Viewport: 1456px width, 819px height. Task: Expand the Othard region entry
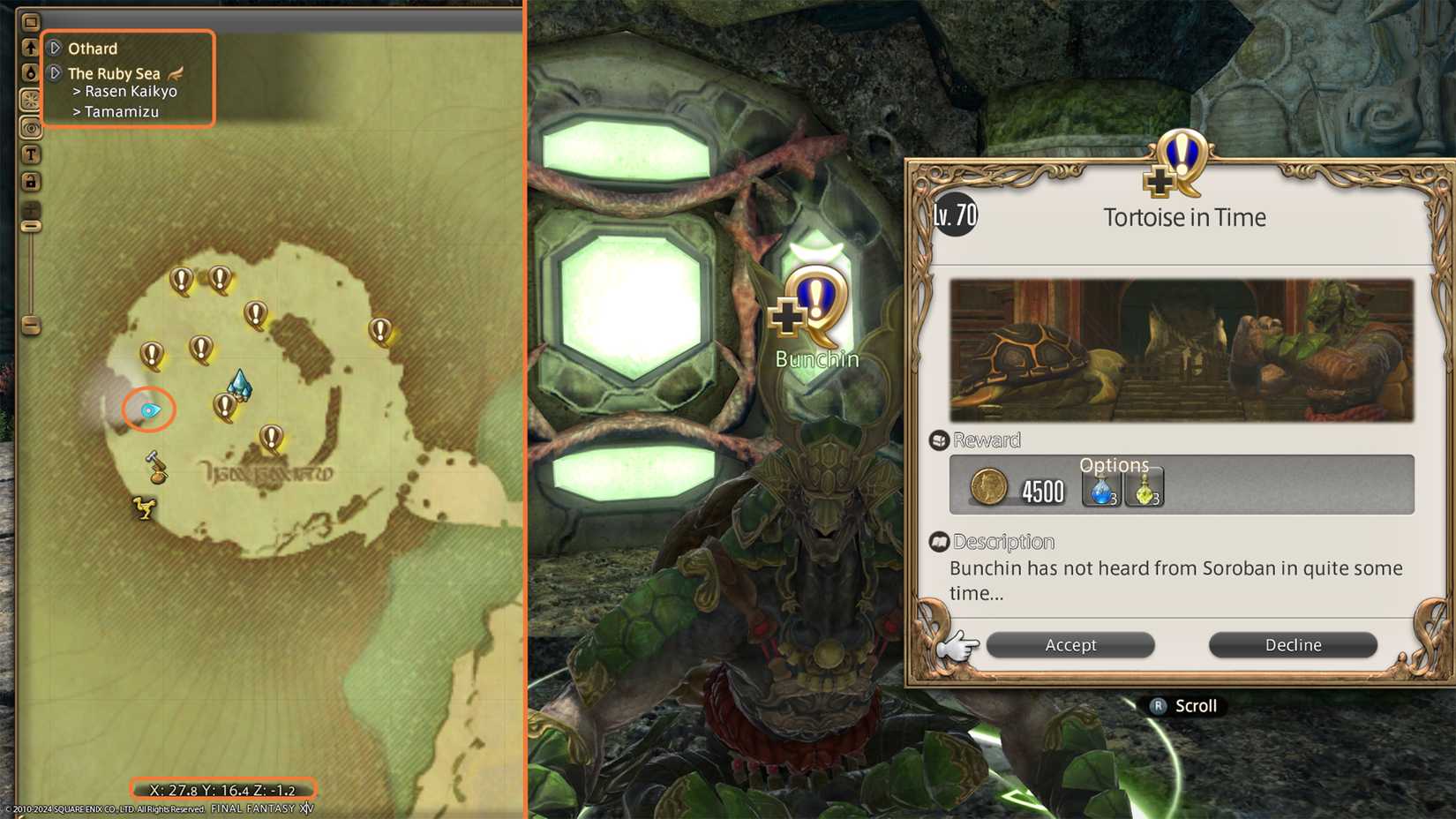coord(55,49)
